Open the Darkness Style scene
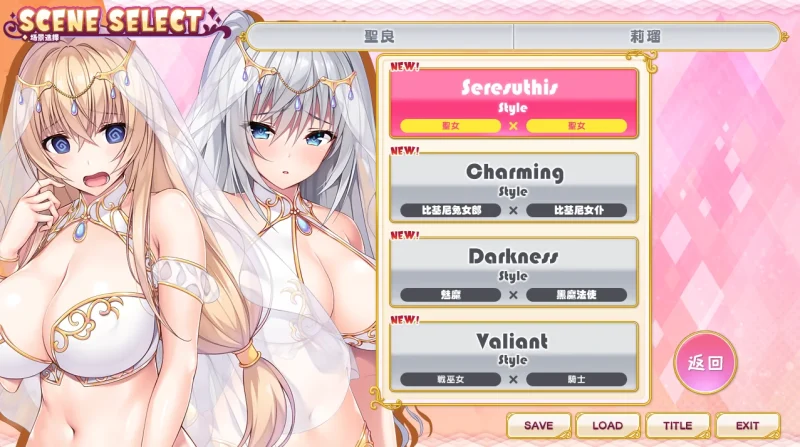 point(512,271)
